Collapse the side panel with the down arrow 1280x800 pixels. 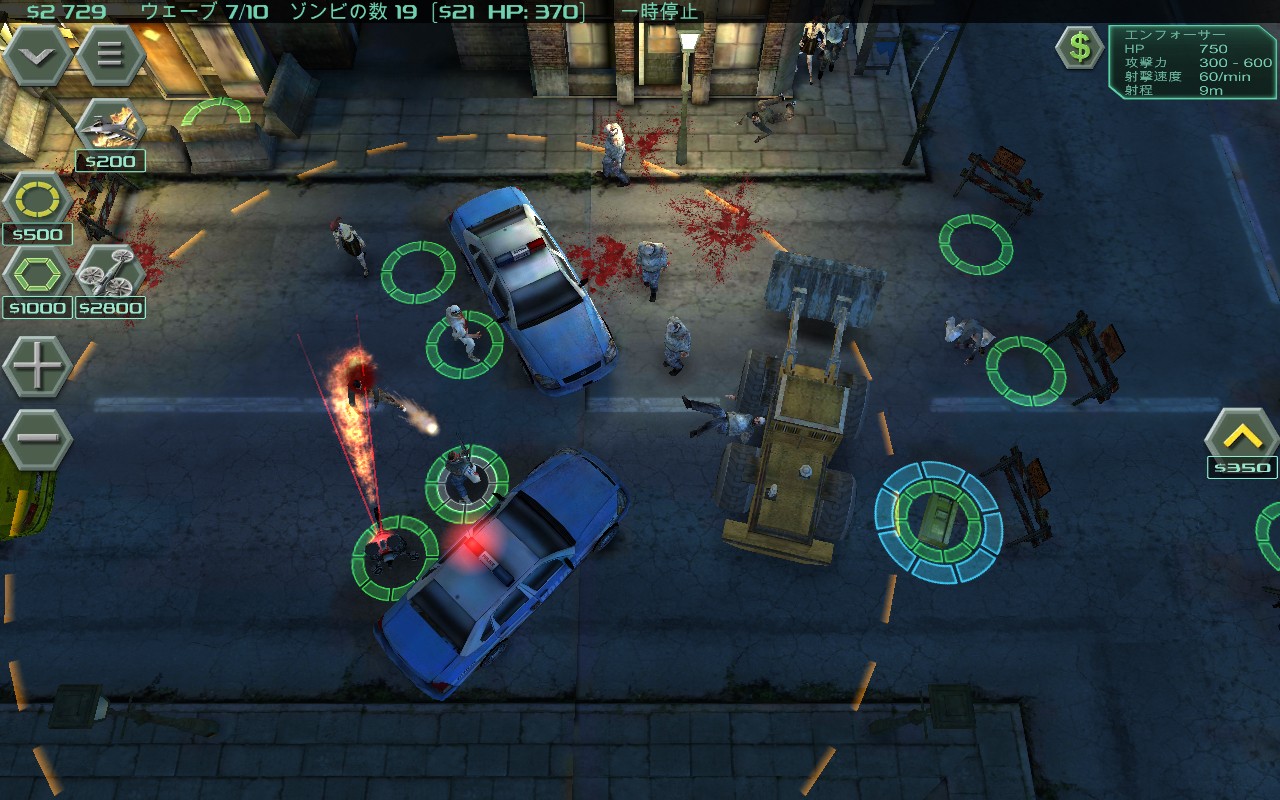point(38,55)
